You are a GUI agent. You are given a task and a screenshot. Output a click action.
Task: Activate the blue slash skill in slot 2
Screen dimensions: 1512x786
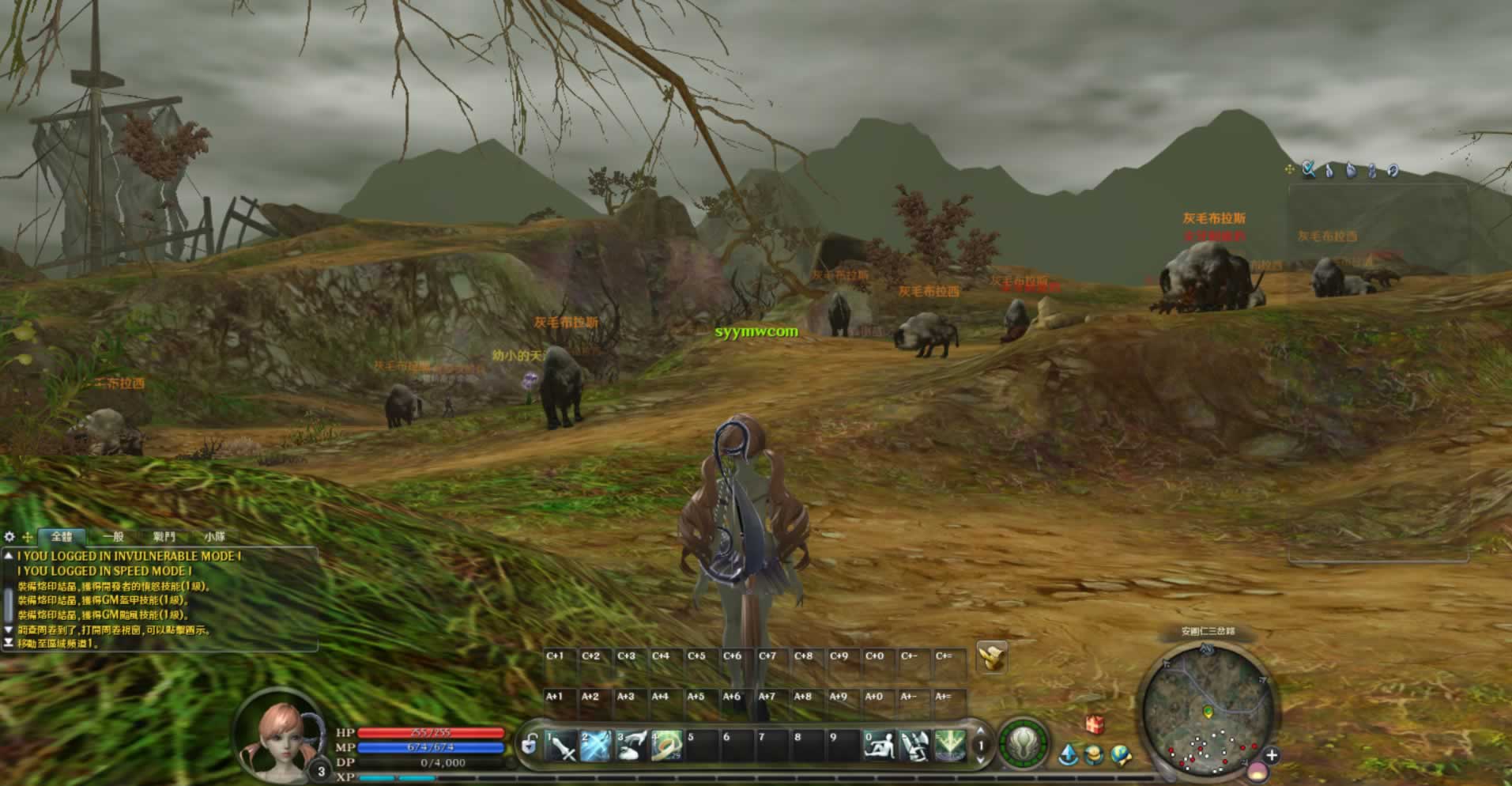(x=596, y=746)
